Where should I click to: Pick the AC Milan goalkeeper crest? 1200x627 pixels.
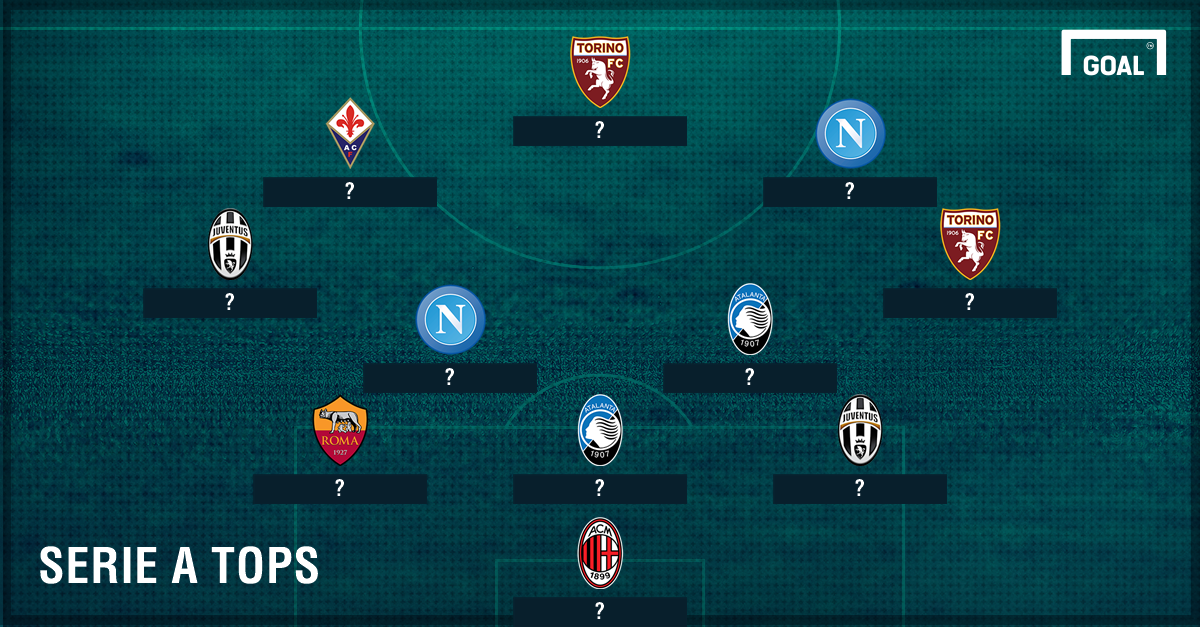pos(600,553)
